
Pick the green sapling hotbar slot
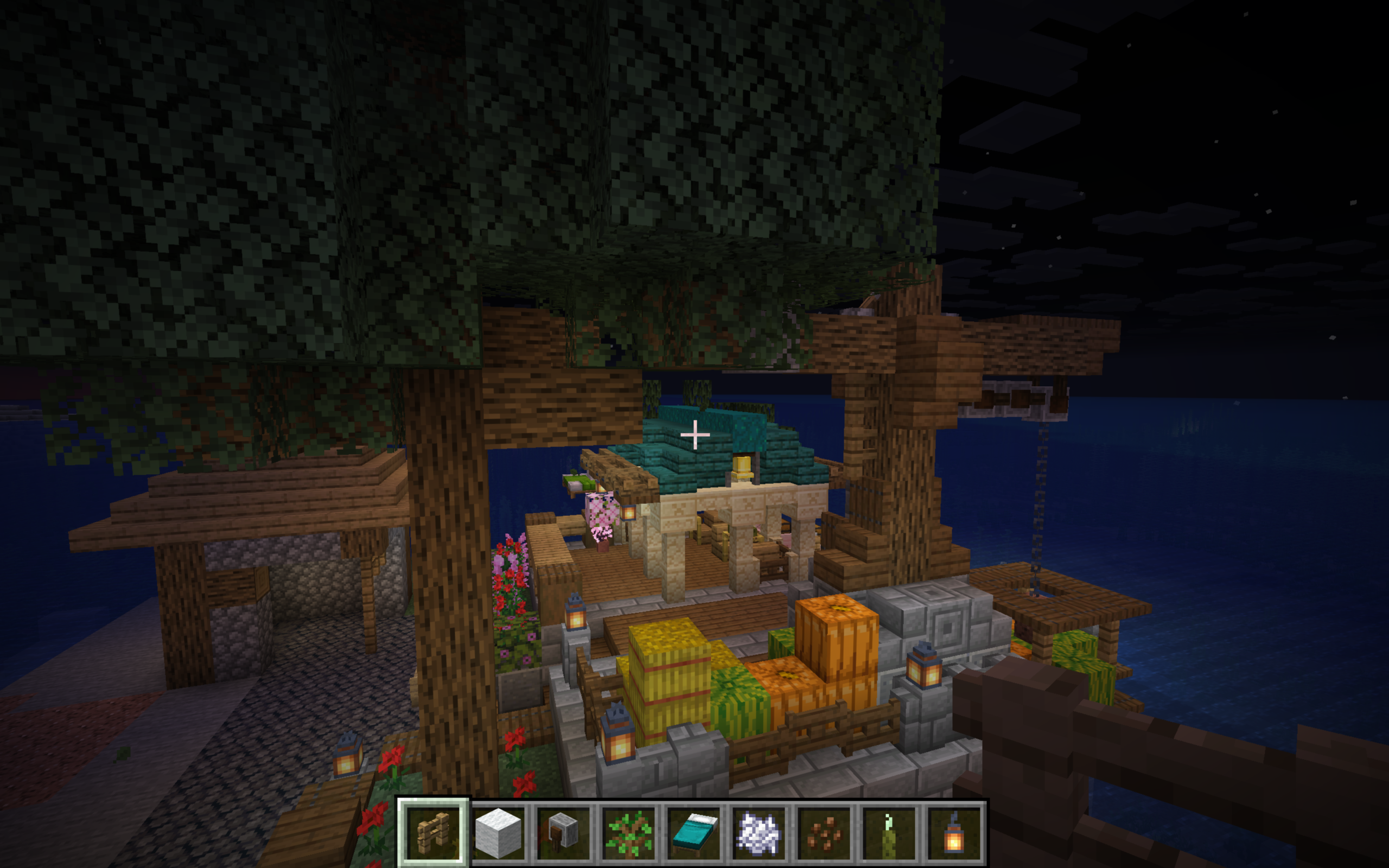coord(628,832)
